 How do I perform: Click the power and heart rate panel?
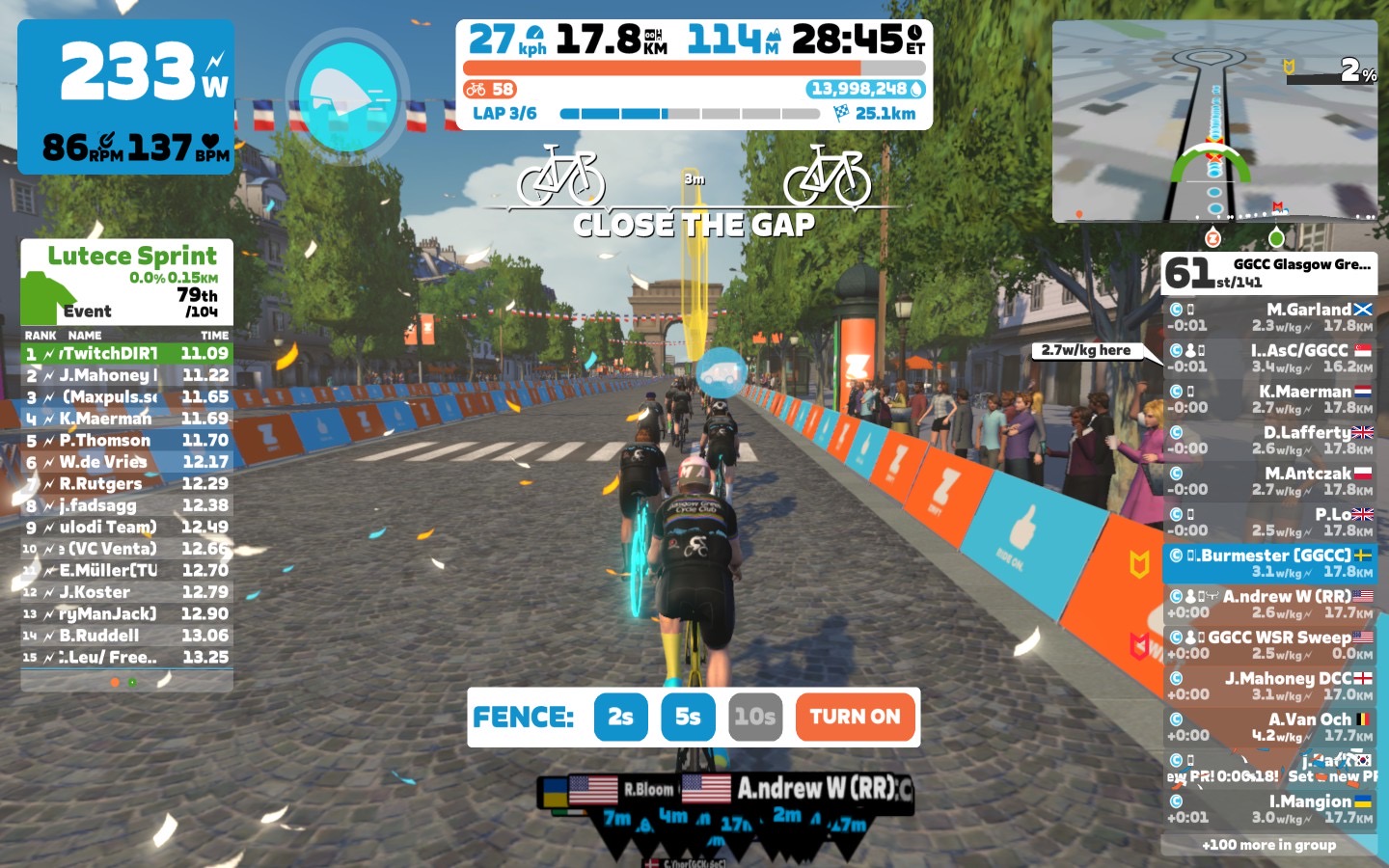pyautogui.click(x=126, y=96)
